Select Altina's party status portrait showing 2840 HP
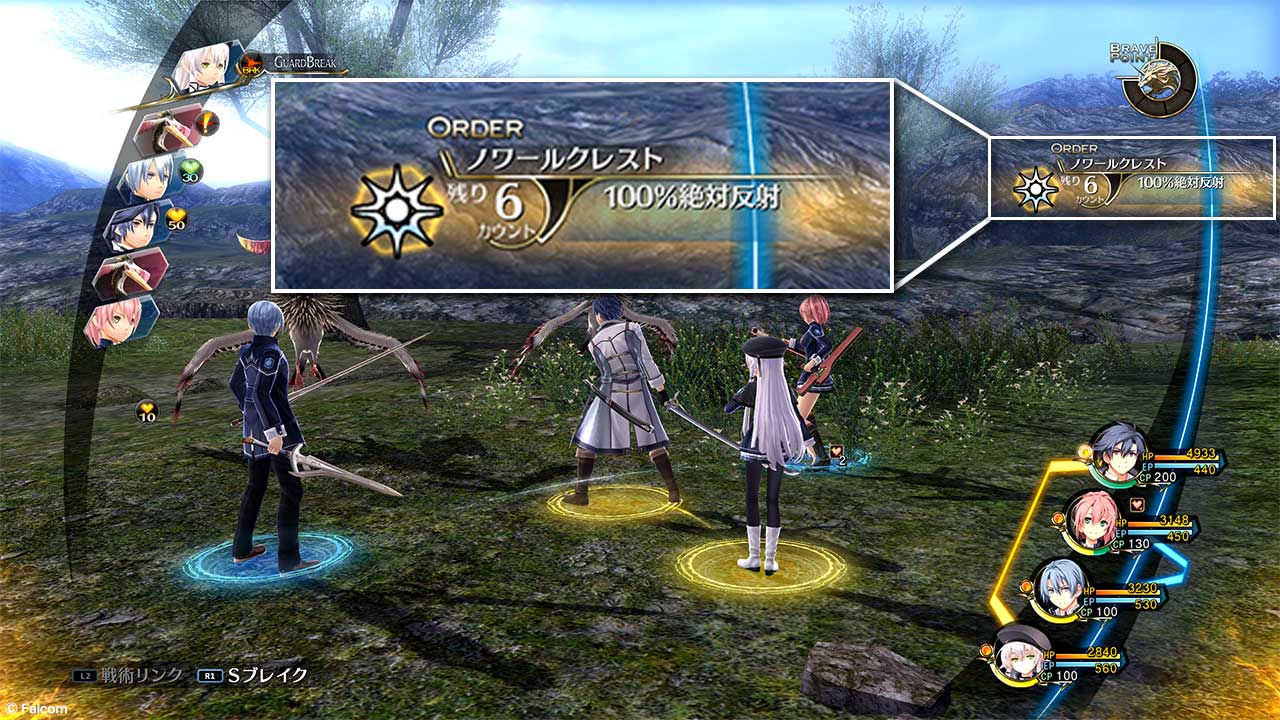 [x=1021, y=652]
